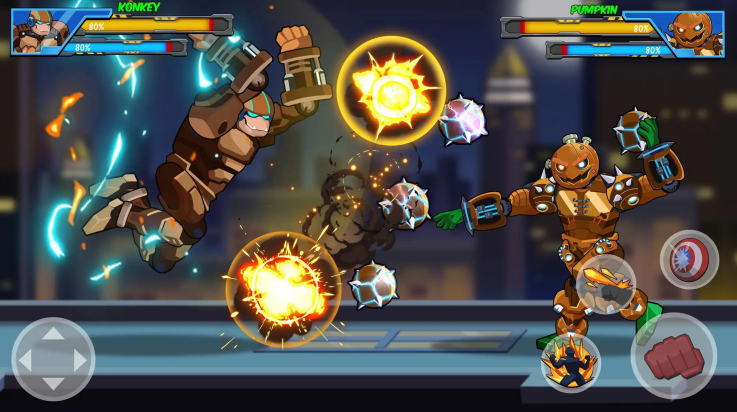The height and width of the screenshot is (412, 737).
Task: Tap the right arrow on the D-pad
Action: click(x=80, y=359)
